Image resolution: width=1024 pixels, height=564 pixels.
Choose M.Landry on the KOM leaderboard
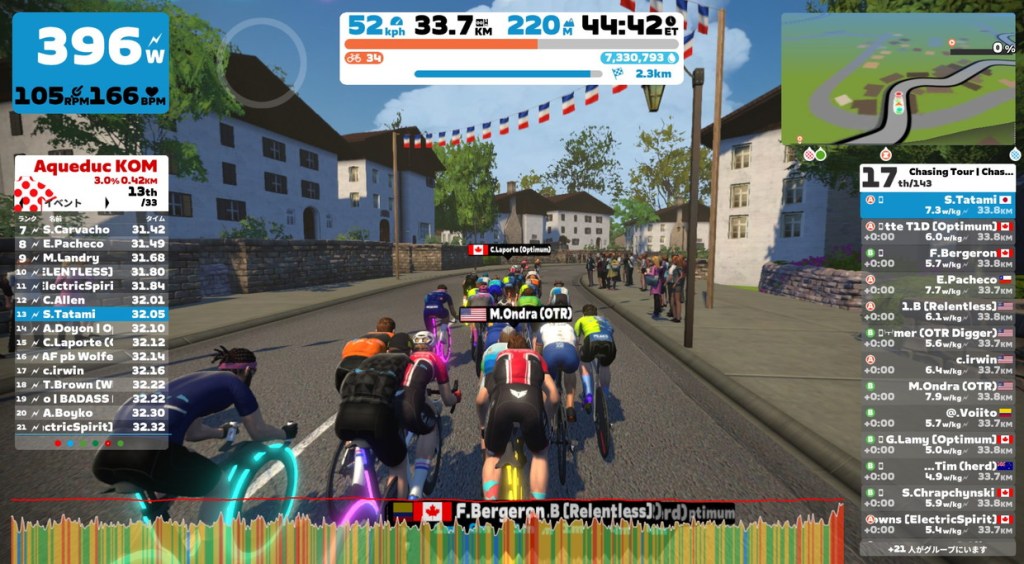[x=91, y=258]
